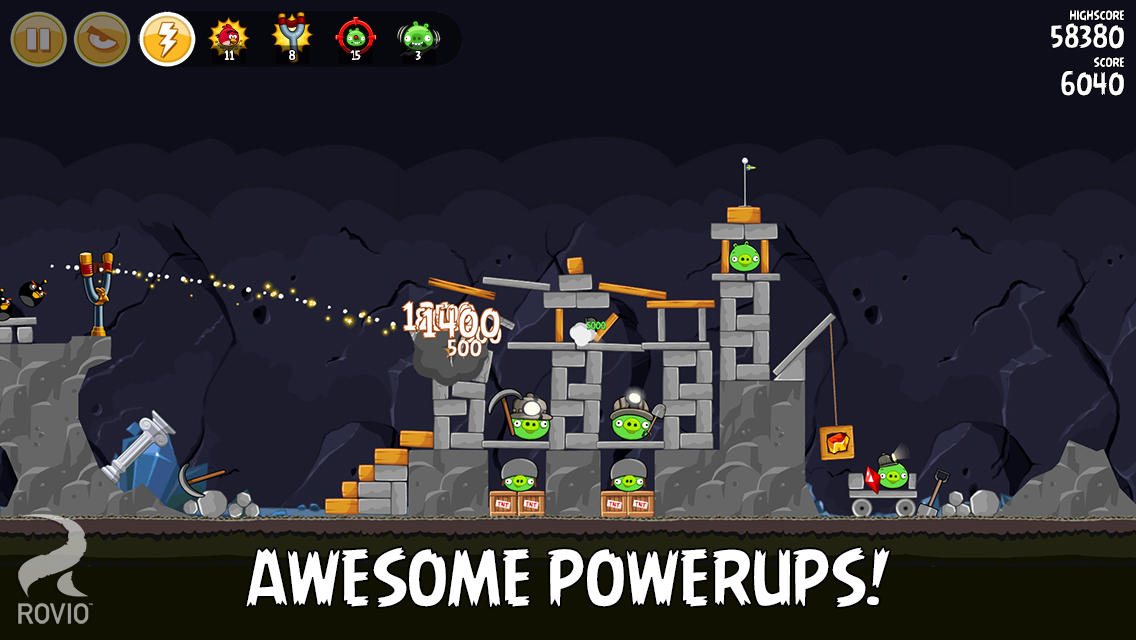Pause the game
Image resolution: width=1136 pixels, height=640 pixels.
(x=38, y=40)
